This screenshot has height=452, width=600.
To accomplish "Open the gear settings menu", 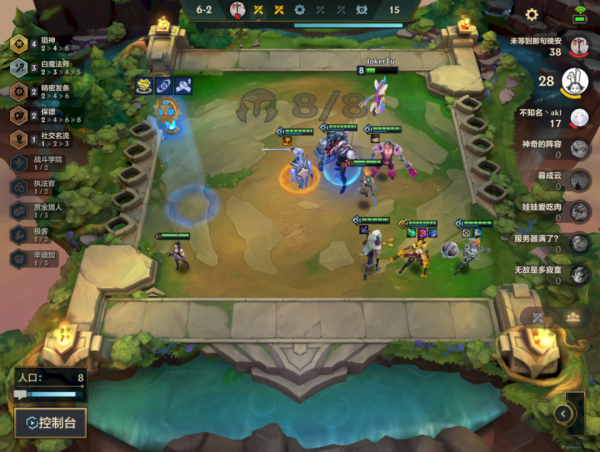I will point(532,14).
